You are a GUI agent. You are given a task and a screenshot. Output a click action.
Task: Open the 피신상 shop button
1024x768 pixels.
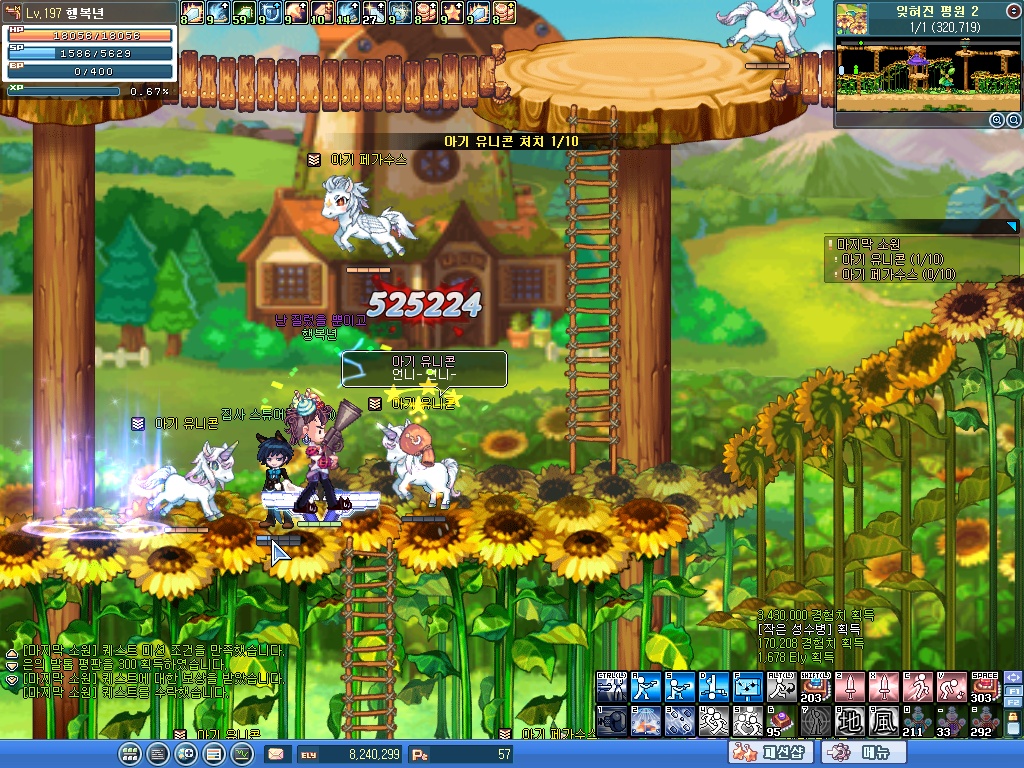point(771,753)
